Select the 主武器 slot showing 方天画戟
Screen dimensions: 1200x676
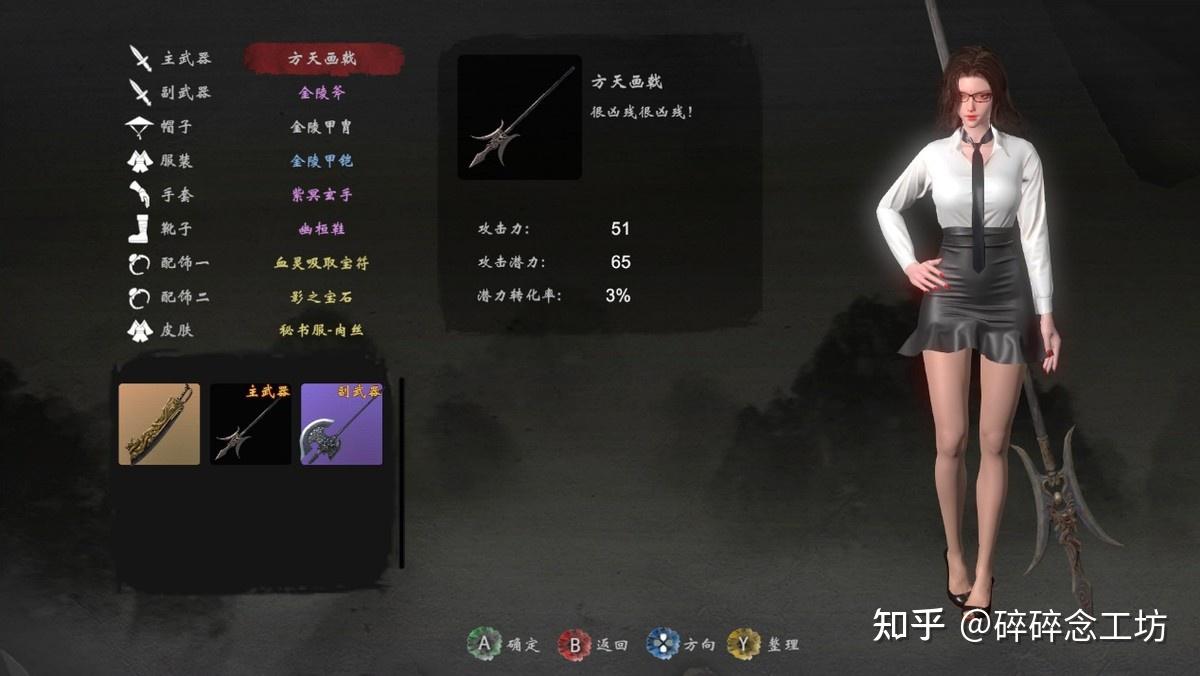click(x=322, y=58)
